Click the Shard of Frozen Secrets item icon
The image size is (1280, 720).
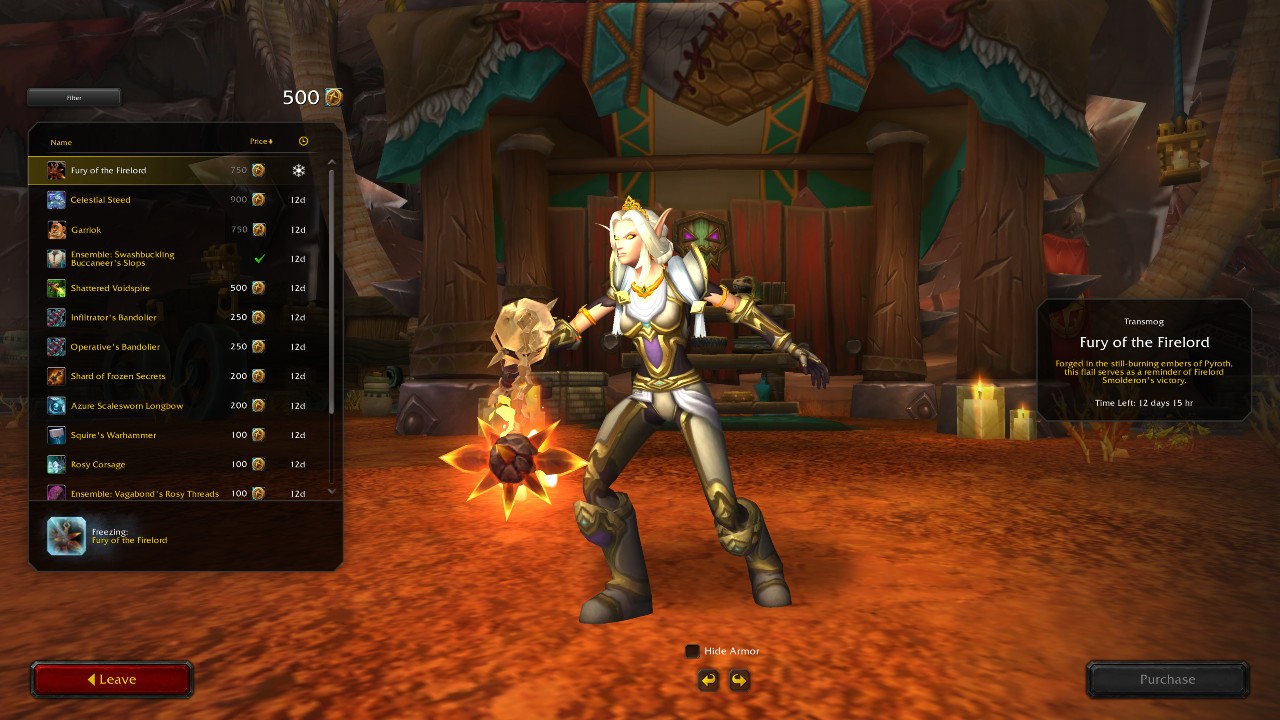point(55,376)
